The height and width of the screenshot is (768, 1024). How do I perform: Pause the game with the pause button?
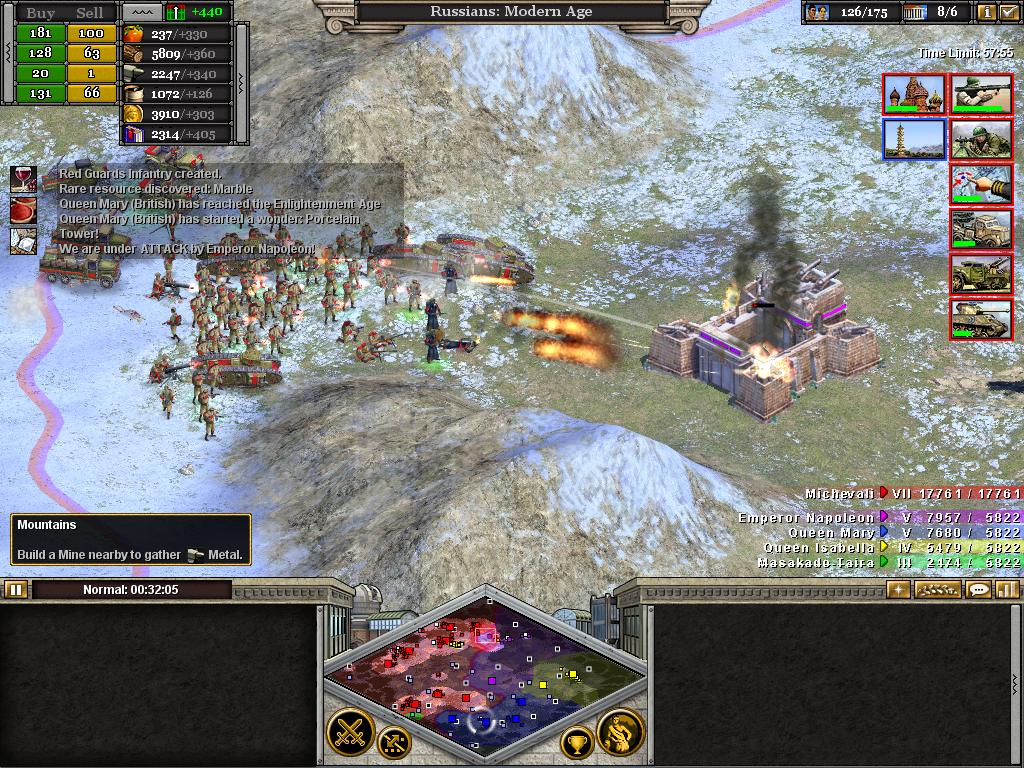pos(15,589)
